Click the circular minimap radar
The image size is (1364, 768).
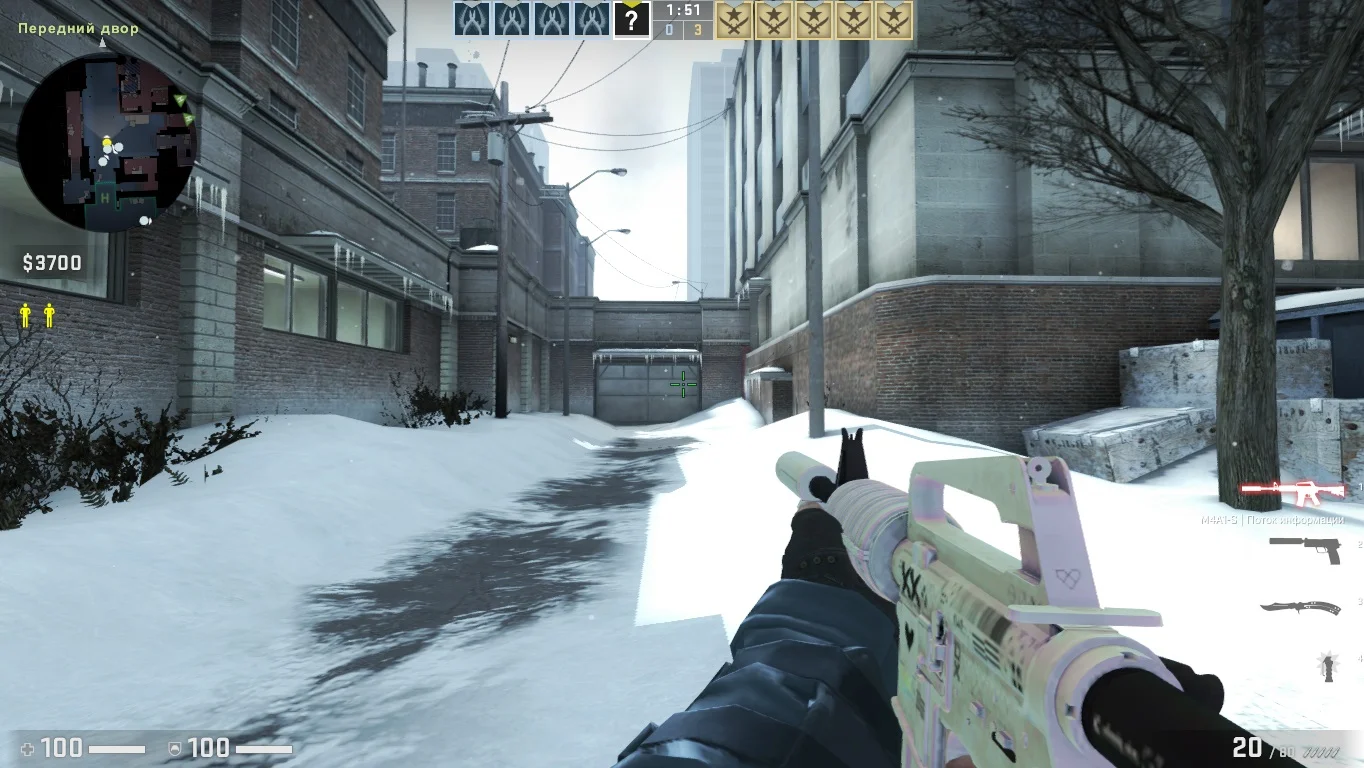pos(107,141)
